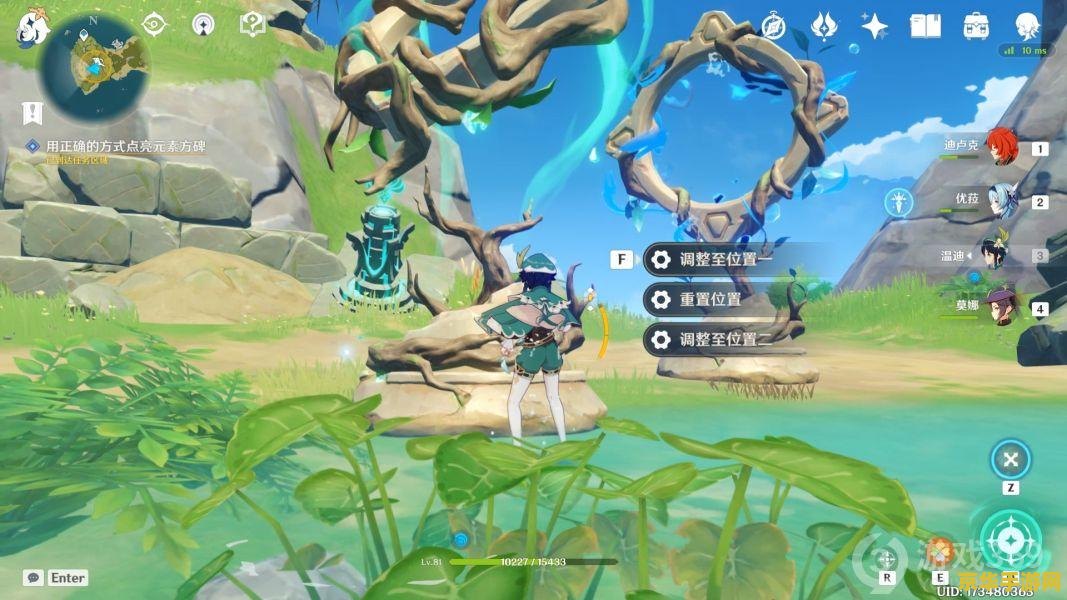Open the quest book with question mark

[x=253, y=24]
